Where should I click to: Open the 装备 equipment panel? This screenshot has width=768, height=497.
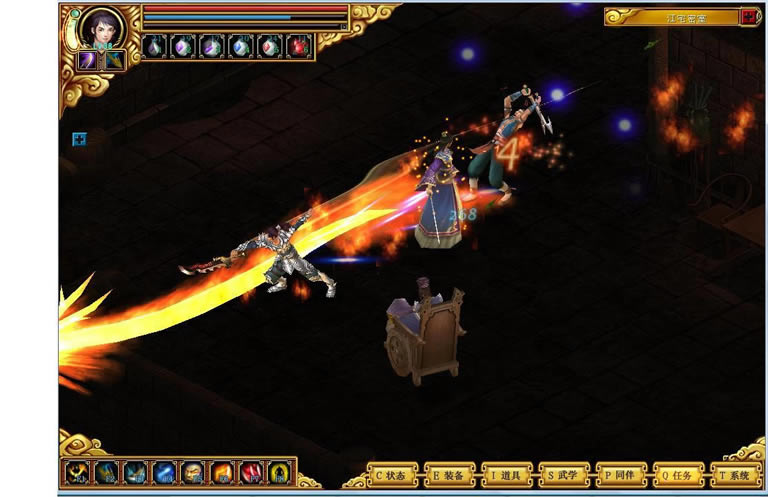(449, 474)
